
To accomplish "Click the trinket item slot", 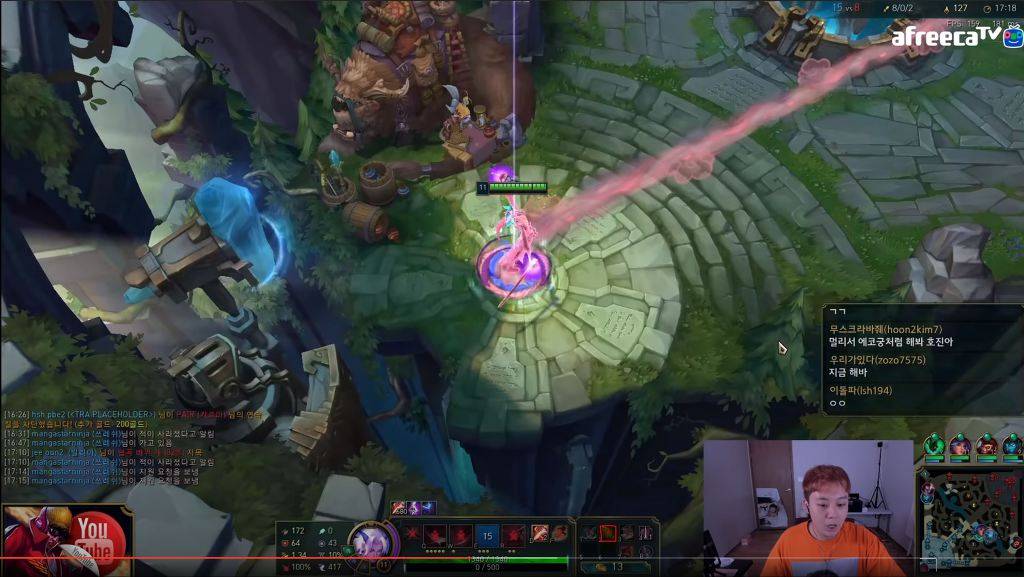I will 645,533.
